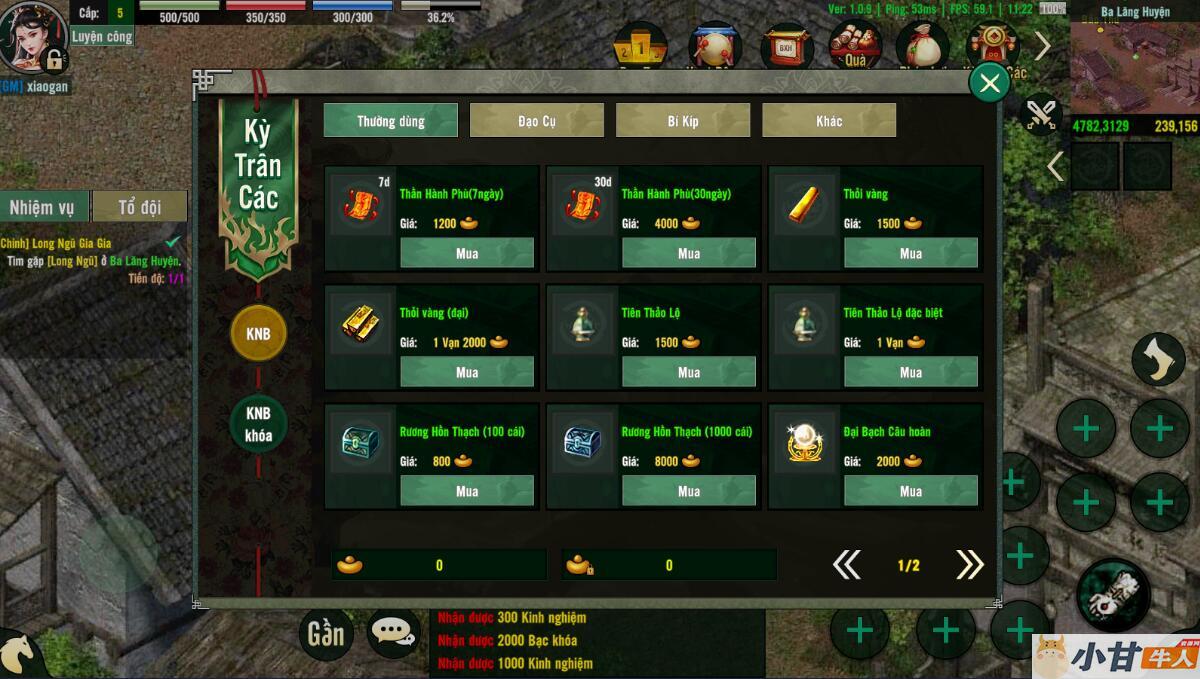The height and width of the screenshot is (679, 1200).
Task: Open the Ba Lăng Huyện minimap
Action: 1134,67
